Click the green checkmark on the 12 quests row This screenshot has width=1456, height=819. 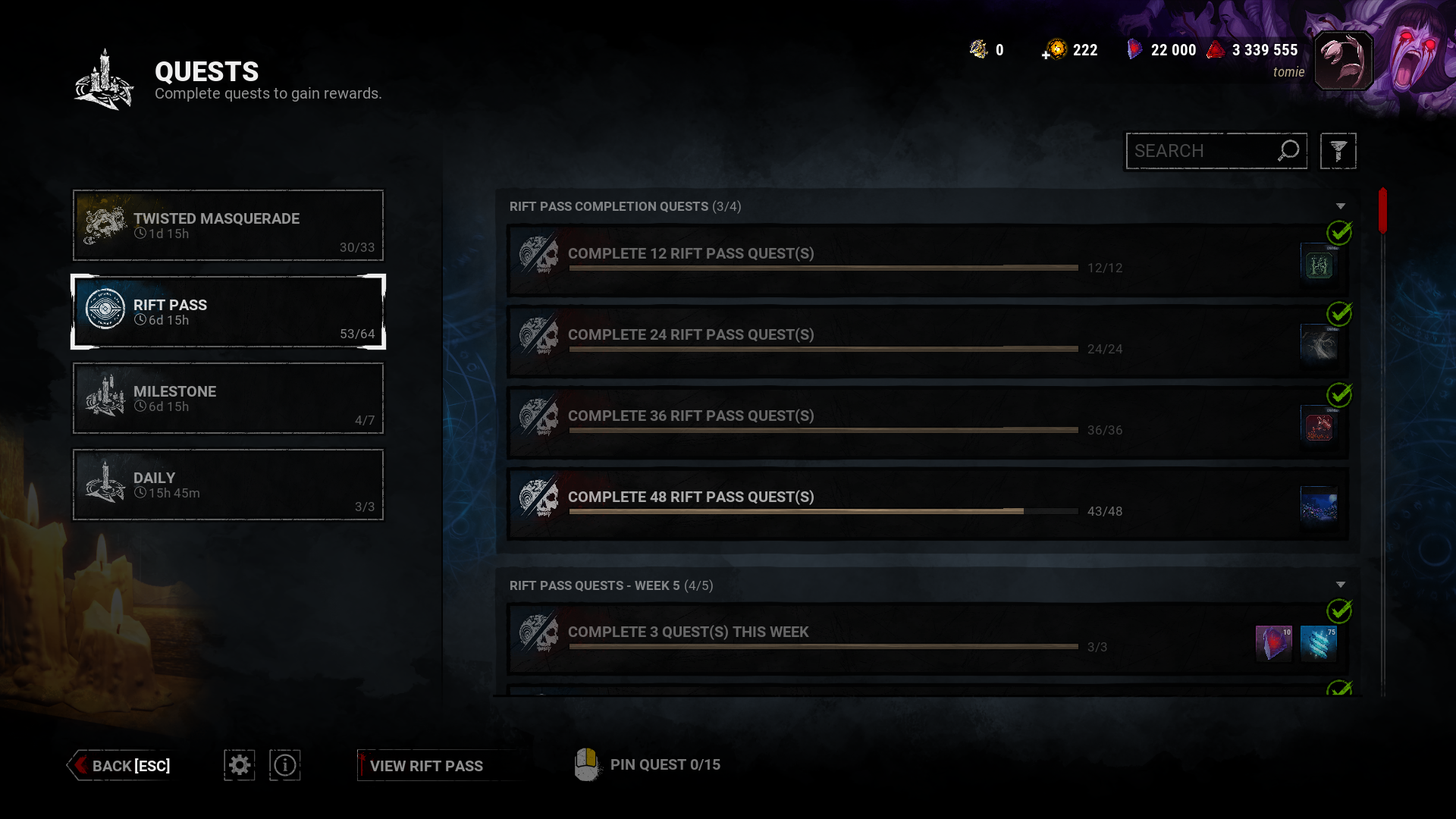pyautogui.click(x=1341, y=233)
